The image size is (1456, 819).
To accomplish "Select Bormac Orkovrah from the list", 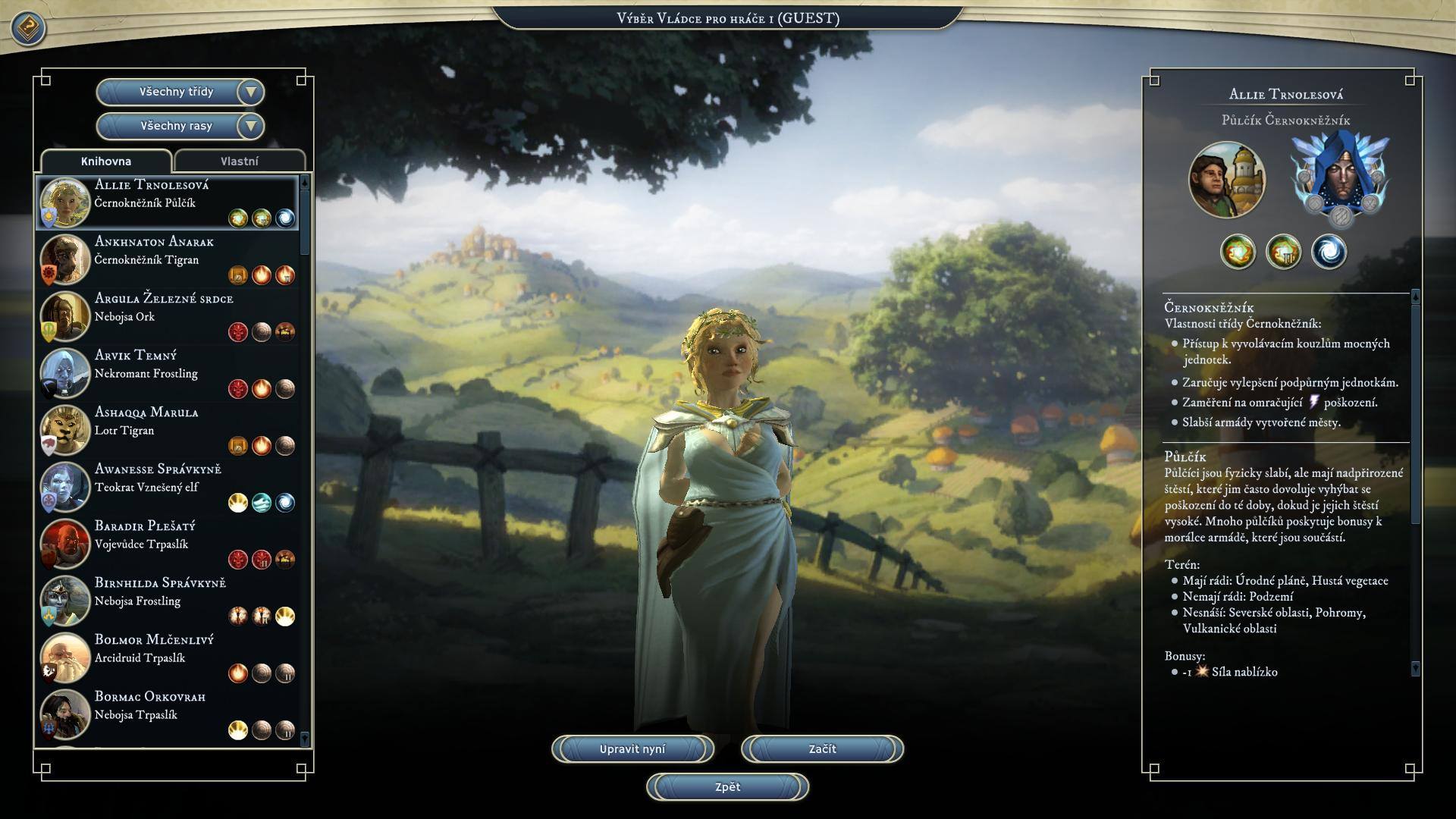I will pyautogui.click(x=167, y=714).
